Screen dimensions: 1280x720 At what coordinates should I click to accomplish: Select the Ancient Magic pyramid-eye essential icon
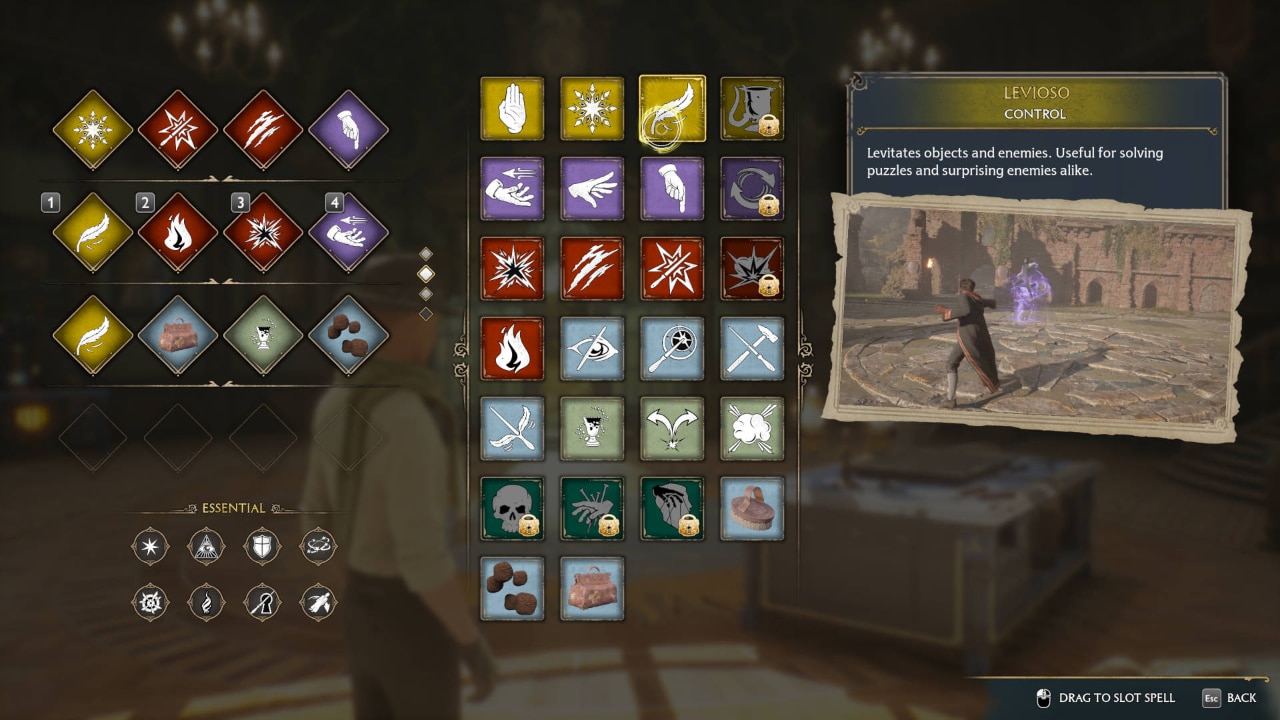pos(206,547)
